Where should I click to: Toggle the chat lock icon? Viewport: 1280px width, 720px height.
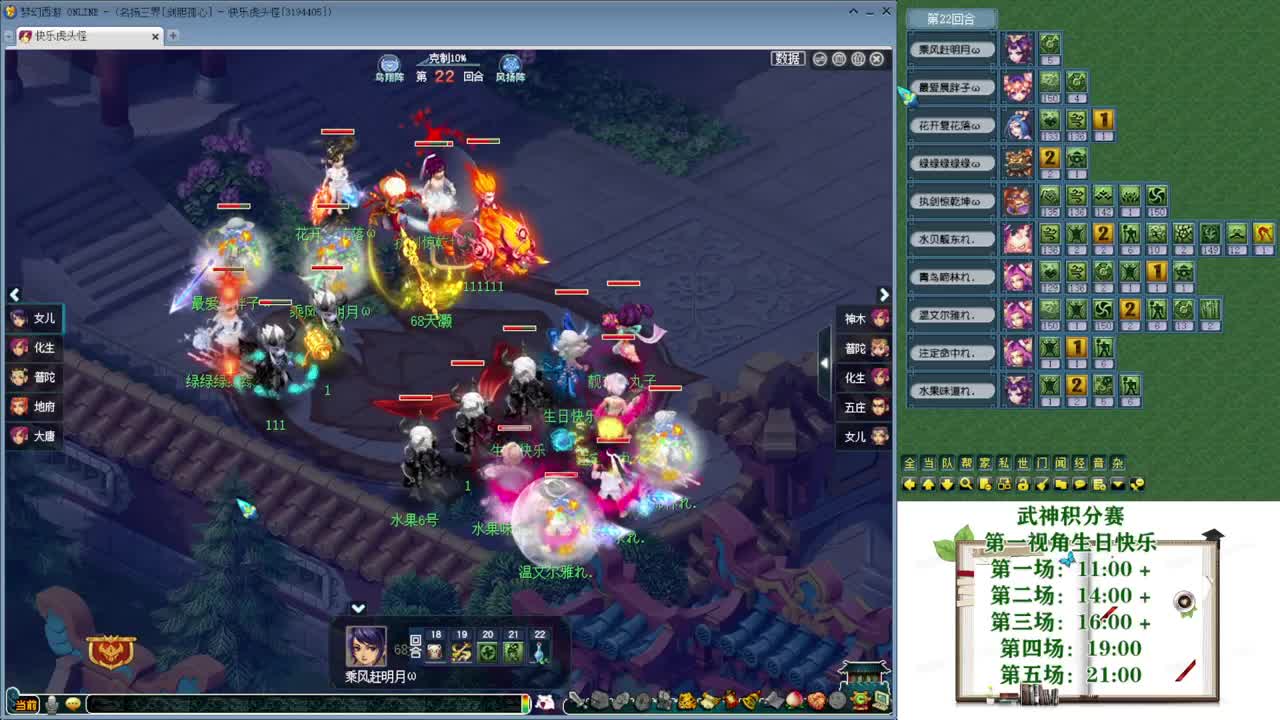click(1024, 484)
